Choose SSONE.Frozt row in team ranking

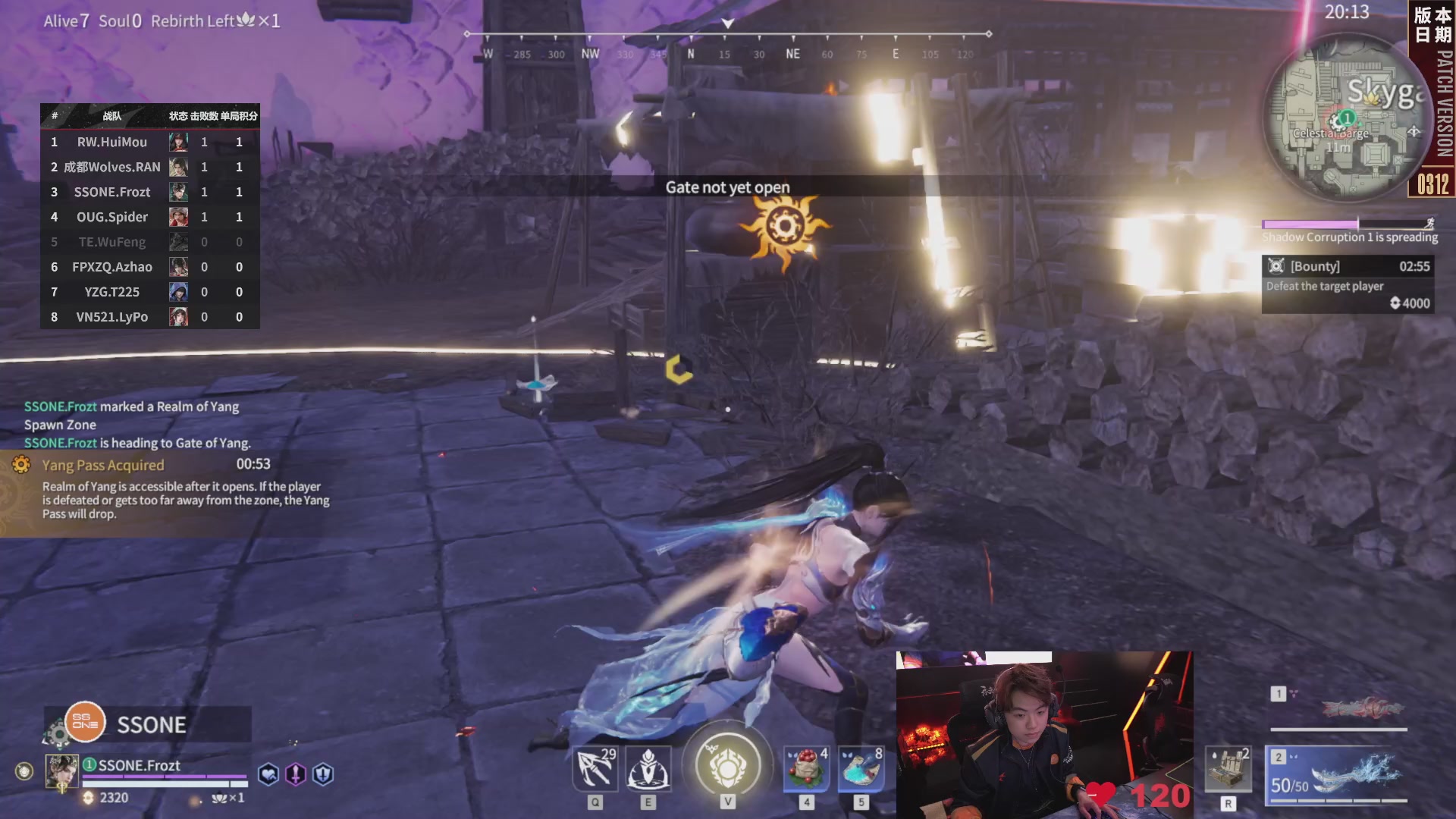[x=149, y=192]
